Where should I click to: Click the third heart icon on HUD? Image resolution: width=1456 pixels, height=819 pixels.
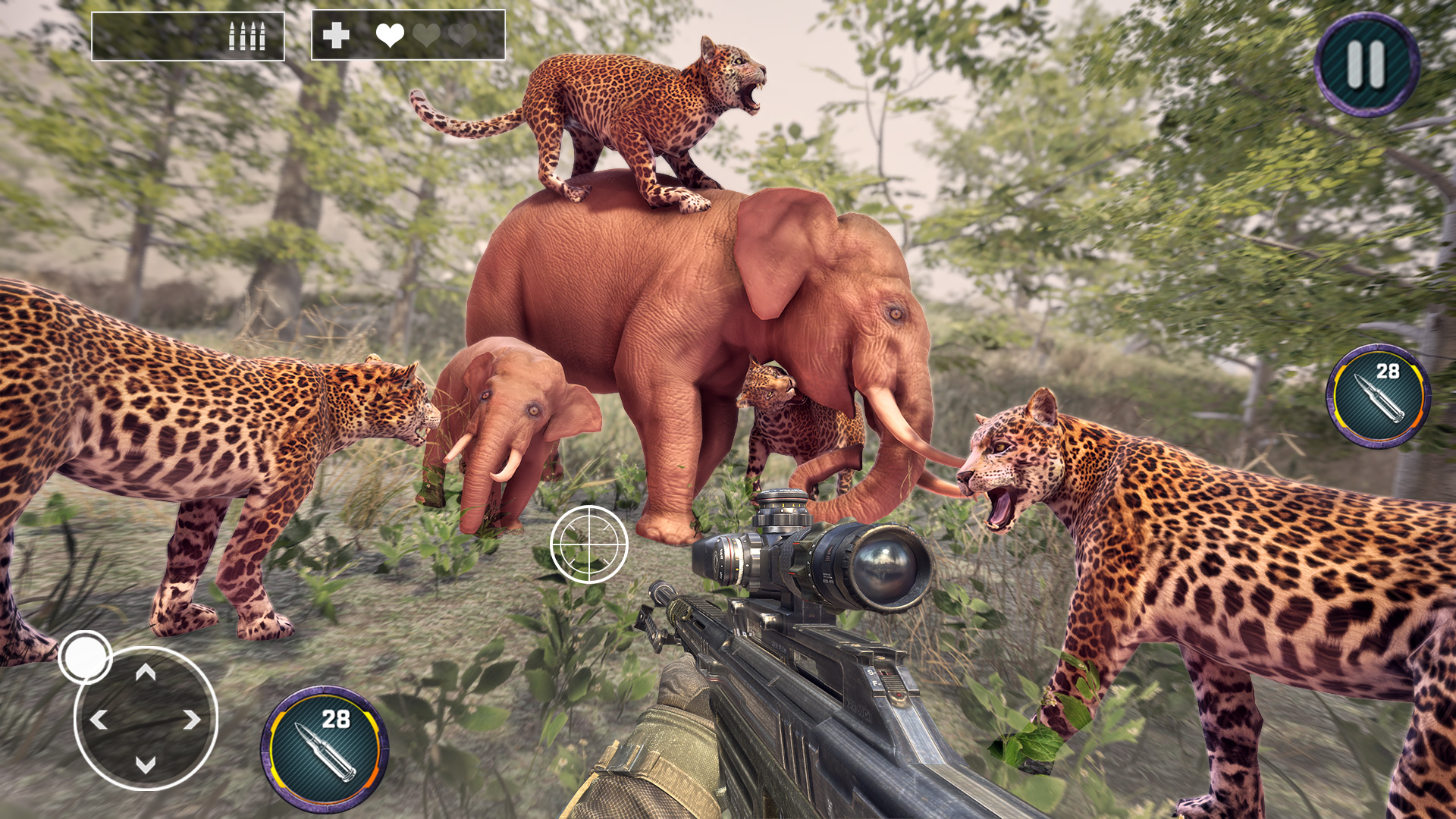click(462, 34)
